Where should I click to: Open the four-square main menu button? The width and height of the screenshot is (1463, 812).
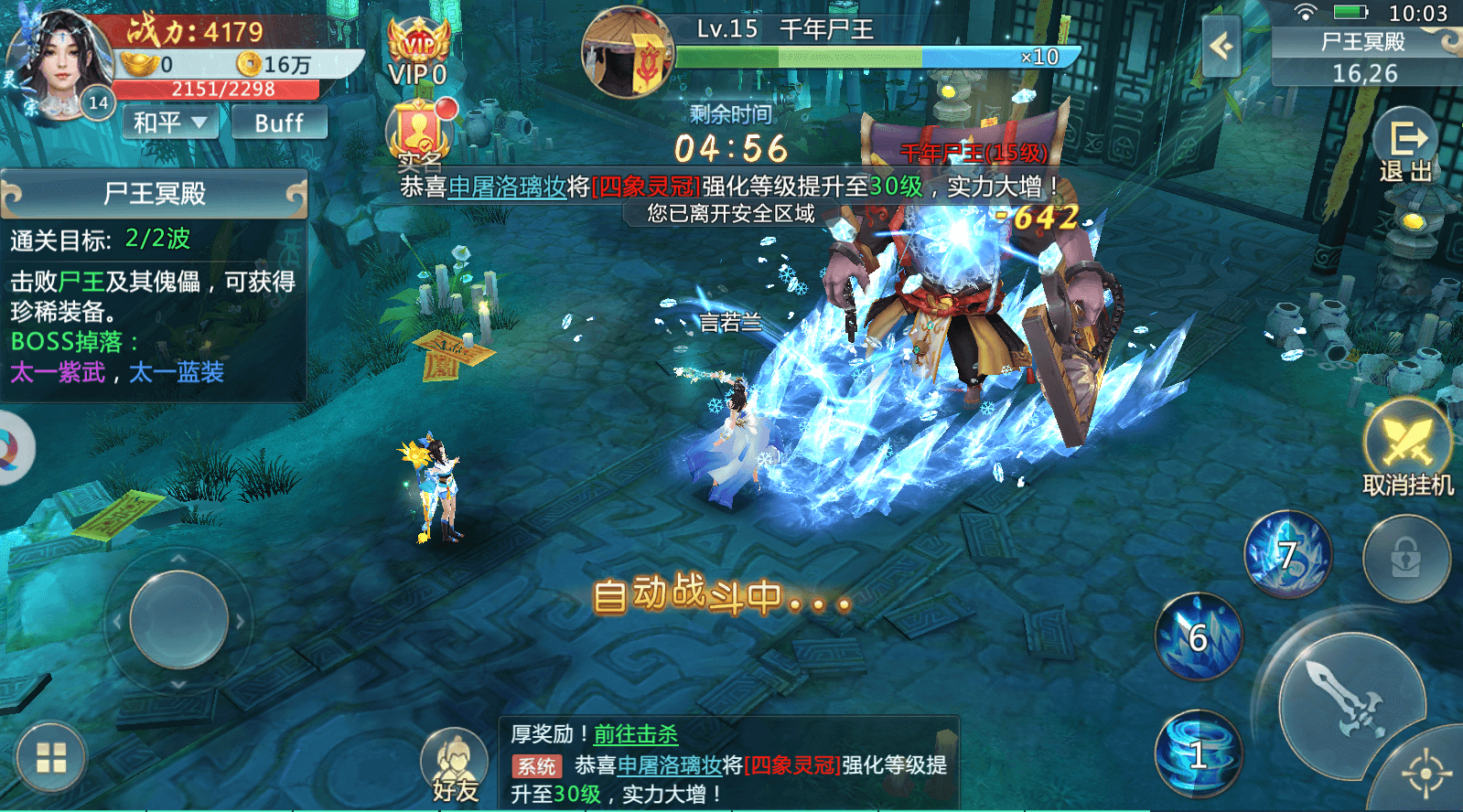(51, 758)
